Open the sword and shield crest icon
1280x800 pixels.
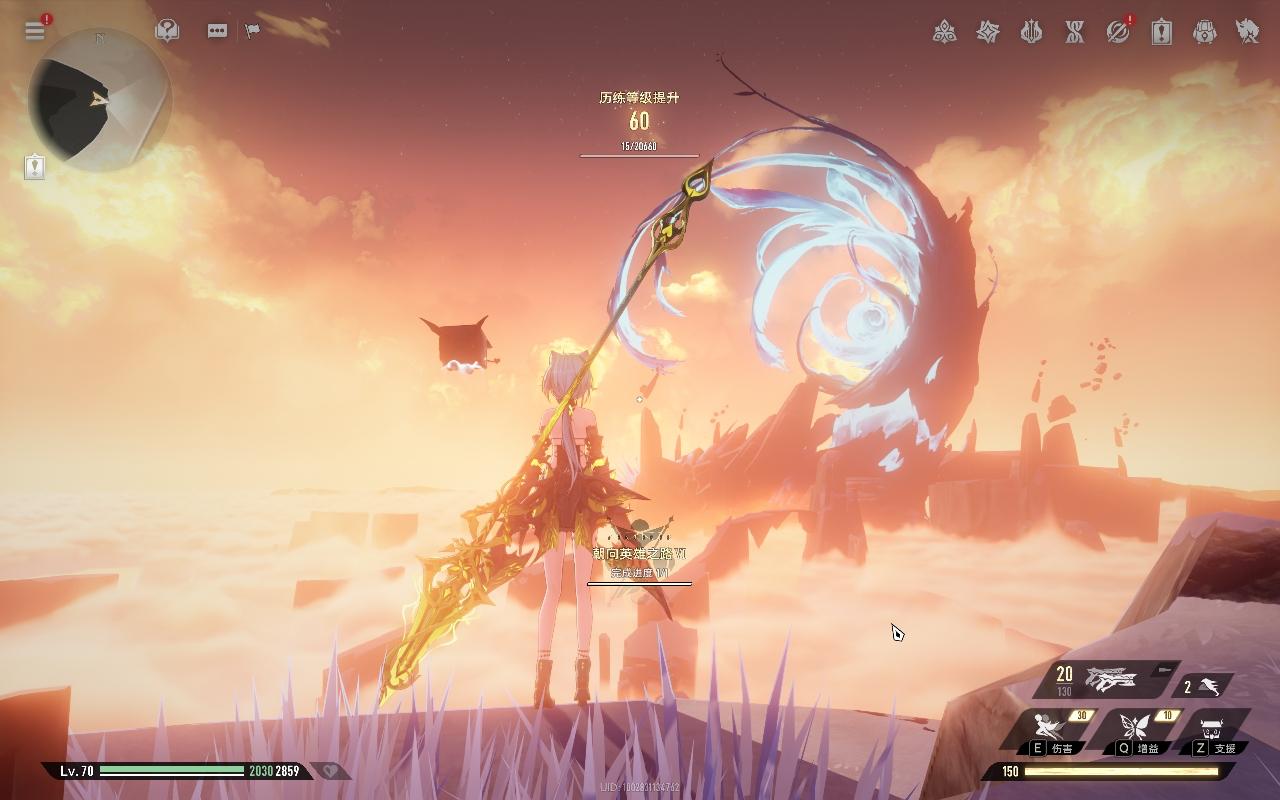(x=1031, y=32)
